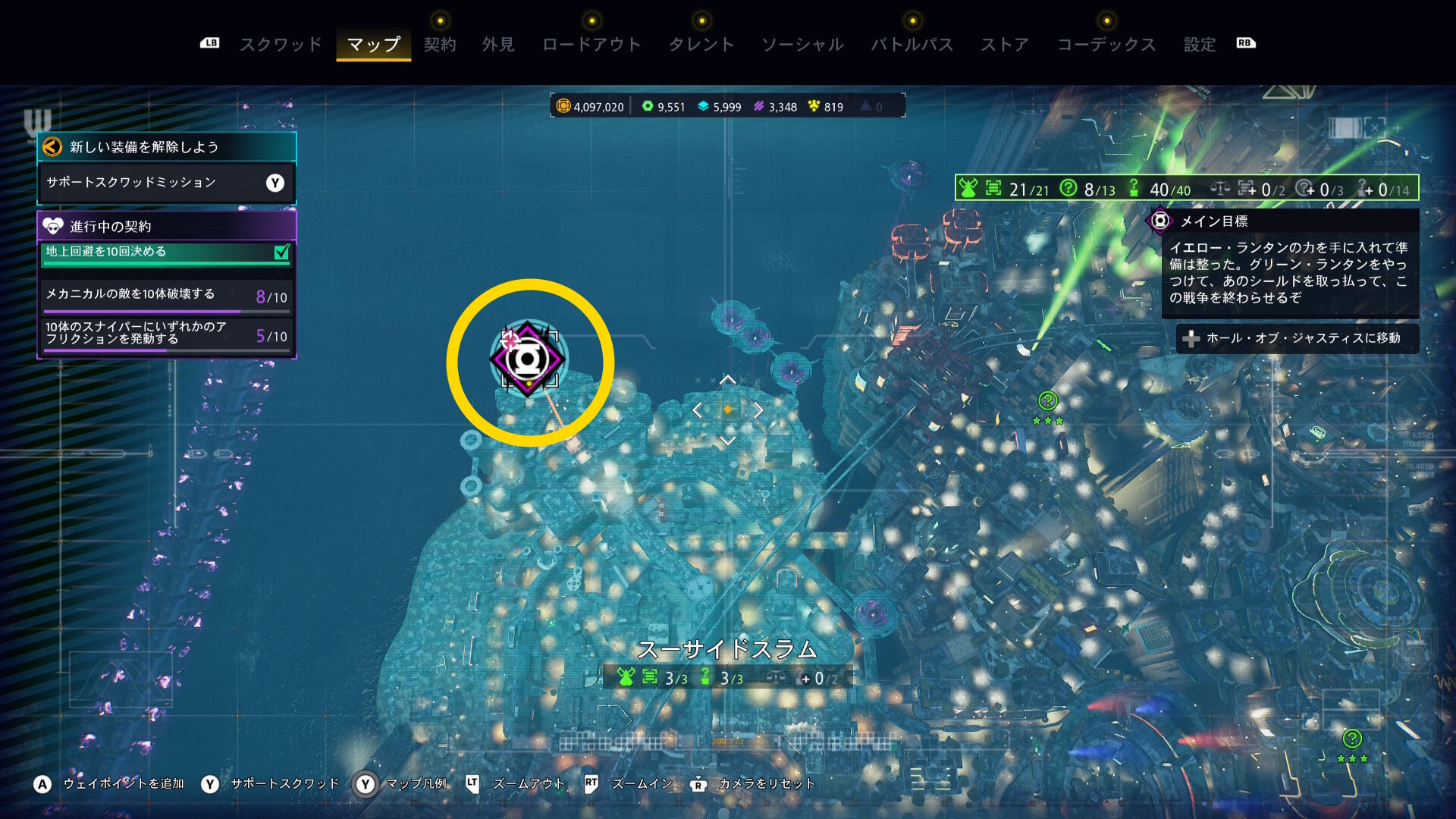Image resolution: width=1456 pixels, height=819 pixels.
Task: Select the completed 地上回避を10回決める contract
Action: click(x=166, y=253)
